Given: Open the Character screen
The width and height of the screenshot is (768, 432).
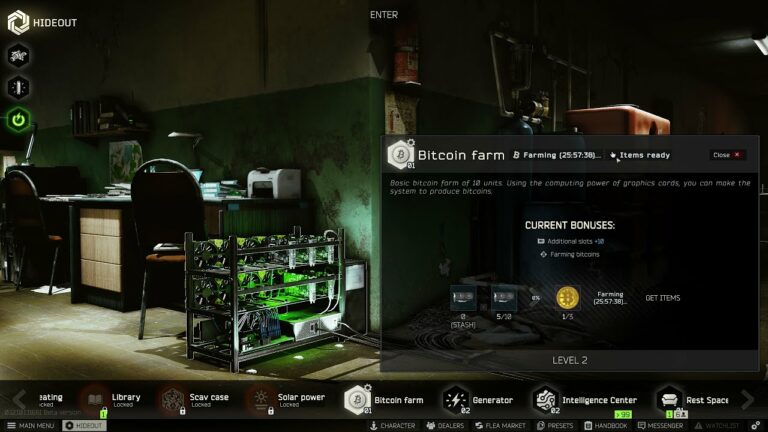Looking at the screenshot, I should 392,426.
